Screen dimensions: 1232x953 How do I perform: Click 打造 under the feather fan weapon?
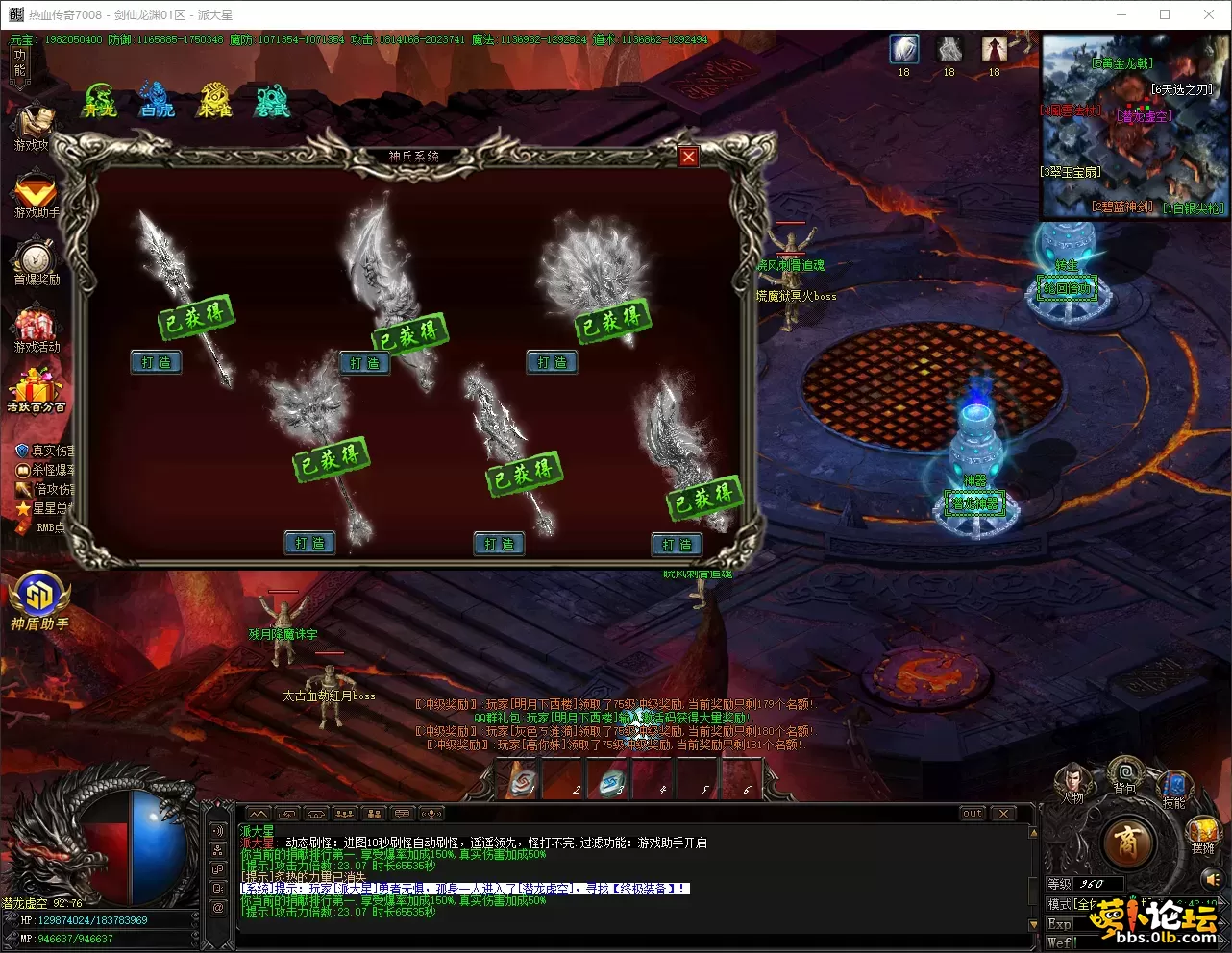(x=552, y=362)
